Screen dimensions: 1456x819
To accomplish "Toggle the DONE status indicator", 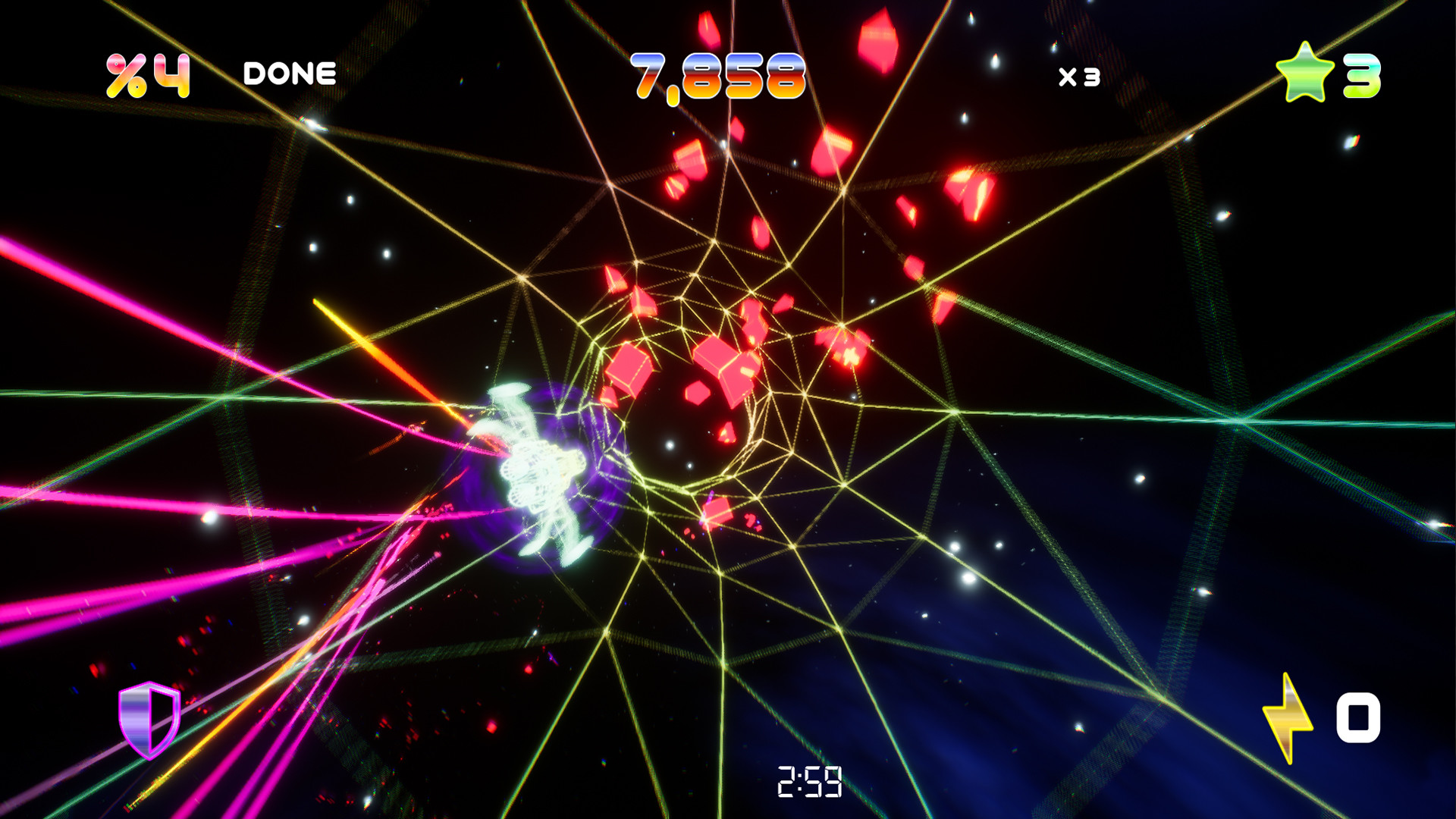I will tap(289, 72).
